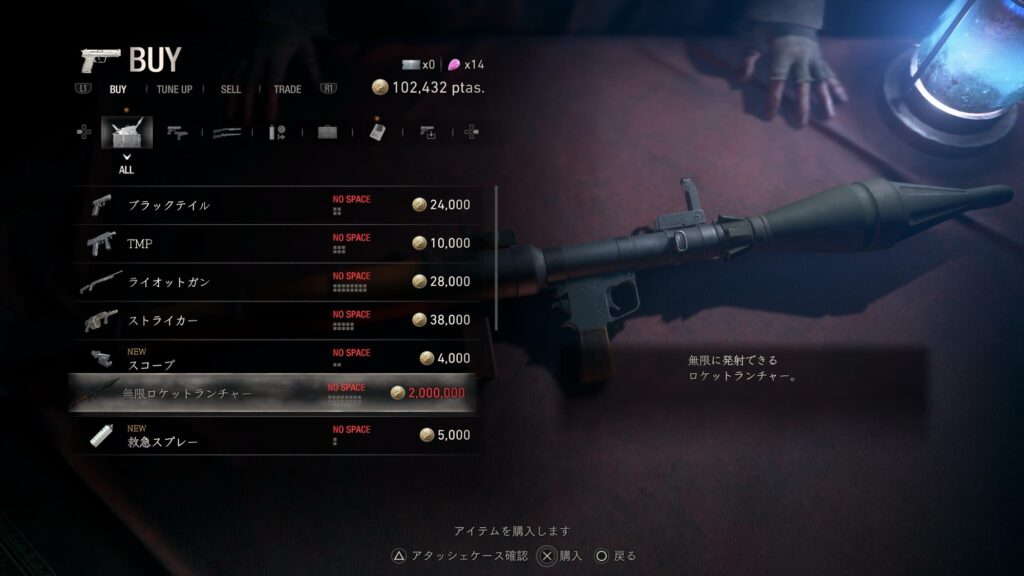Open the SELL tab
This screenshot has height=576, width=1024.
[231, 89]
